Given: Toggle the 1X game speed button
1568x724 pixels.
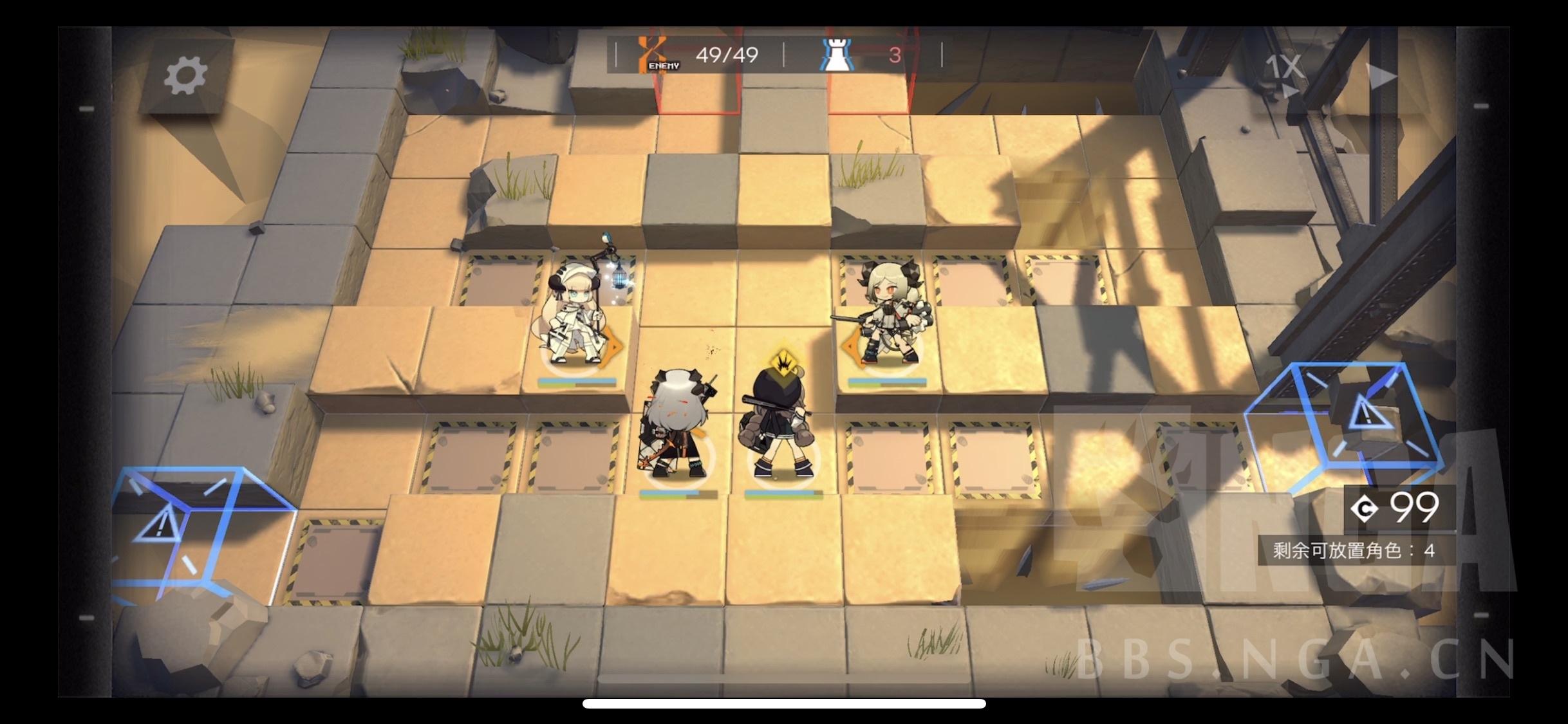Looking at the screenshot, I should 1283,70.
